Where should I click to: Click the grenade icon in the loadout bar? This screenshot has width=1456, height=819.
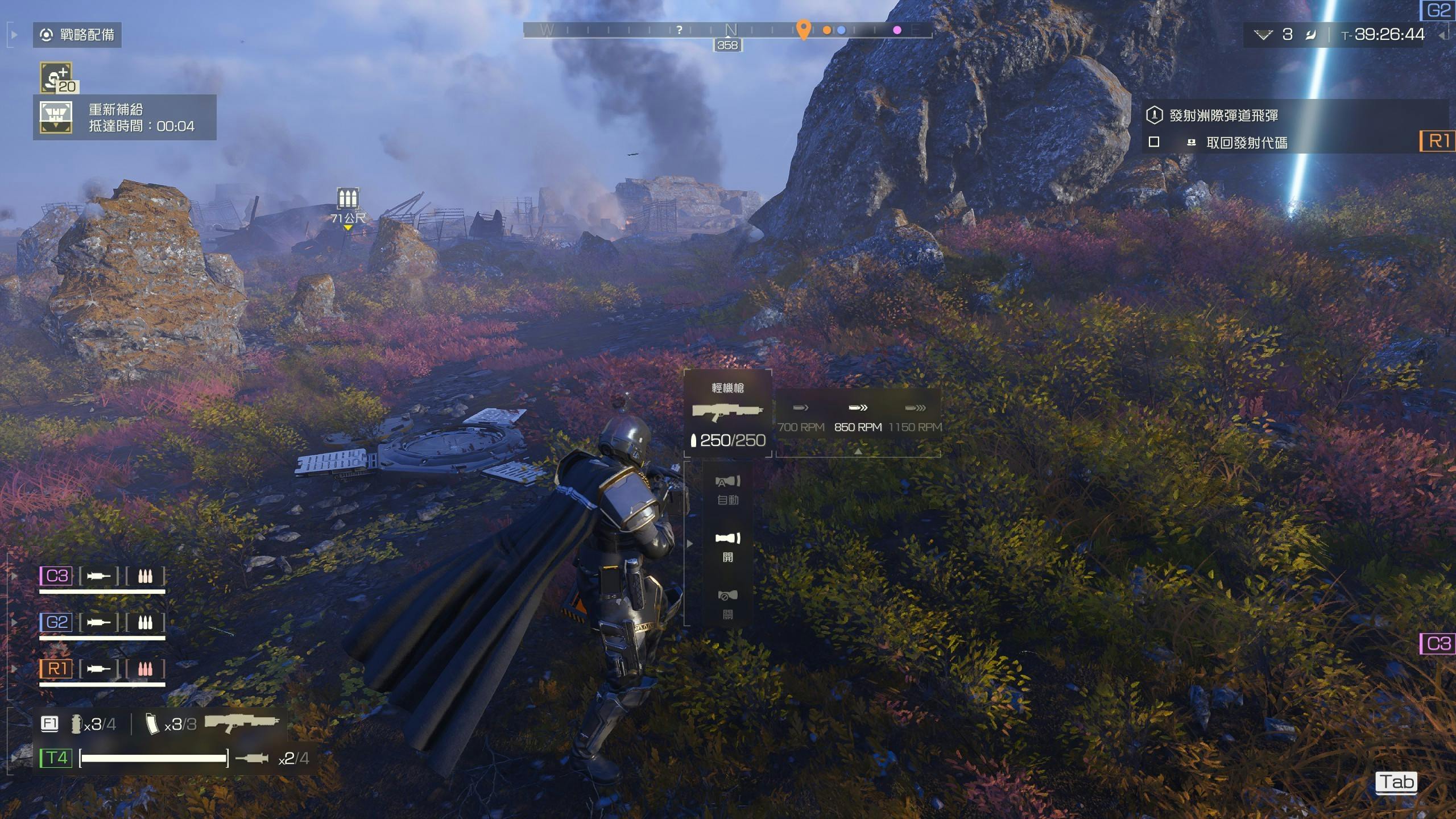[76, 723]
